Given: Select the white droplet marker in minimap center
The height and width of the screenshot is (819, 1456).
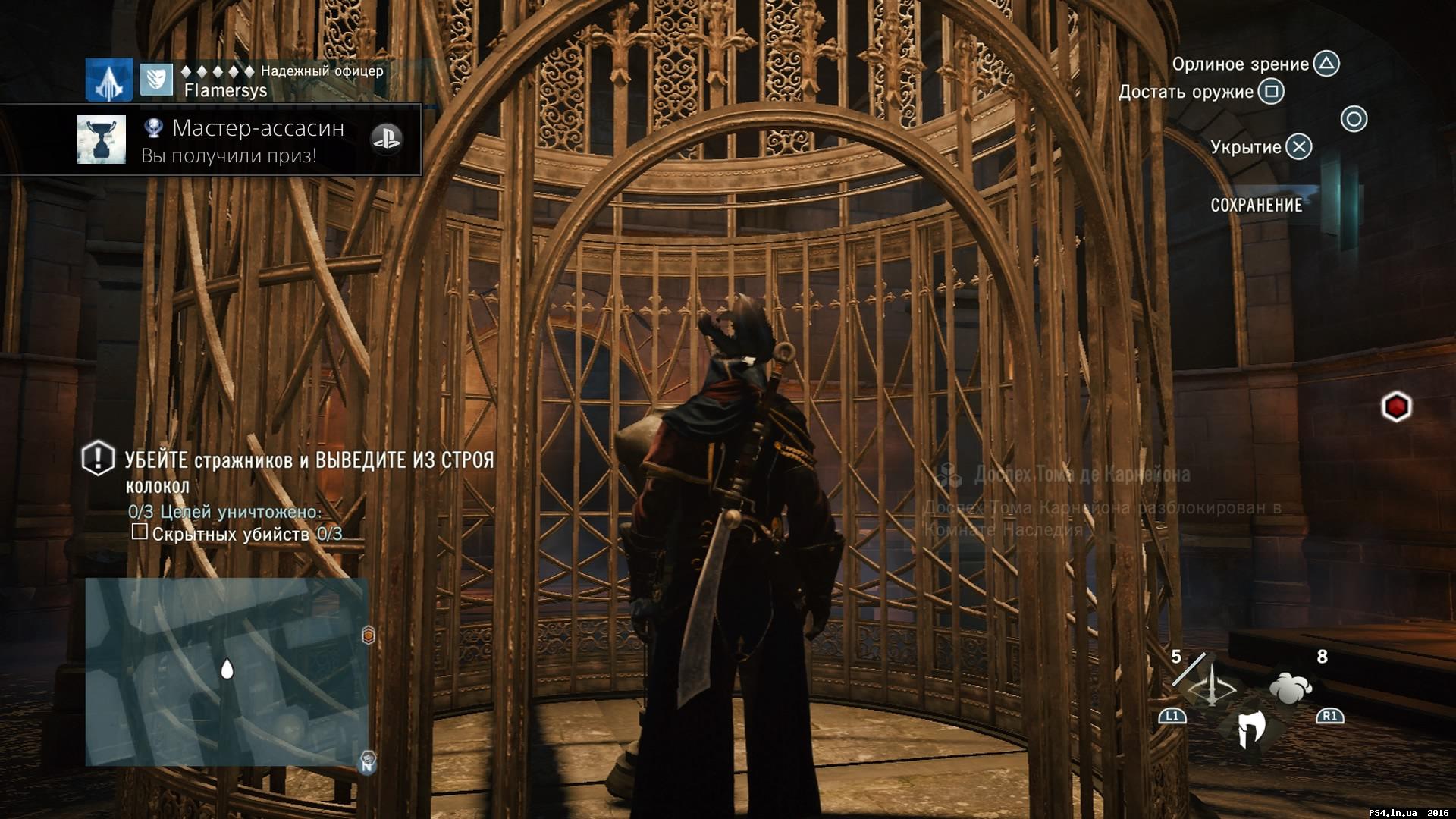Looking at the screenshot, I should click(227, 670).
